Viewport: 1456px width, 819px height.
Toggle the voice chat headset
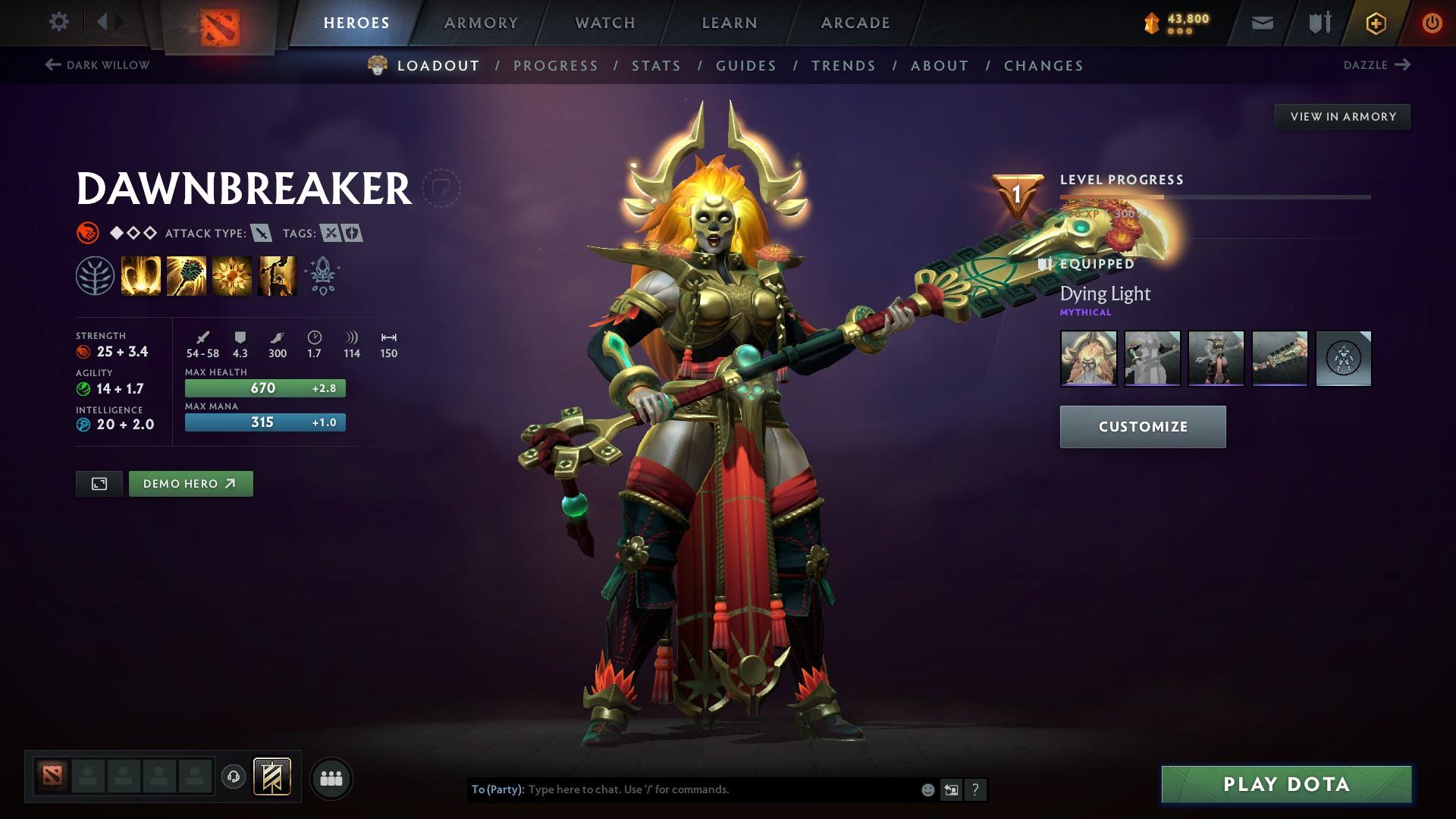tap(234, 777)
